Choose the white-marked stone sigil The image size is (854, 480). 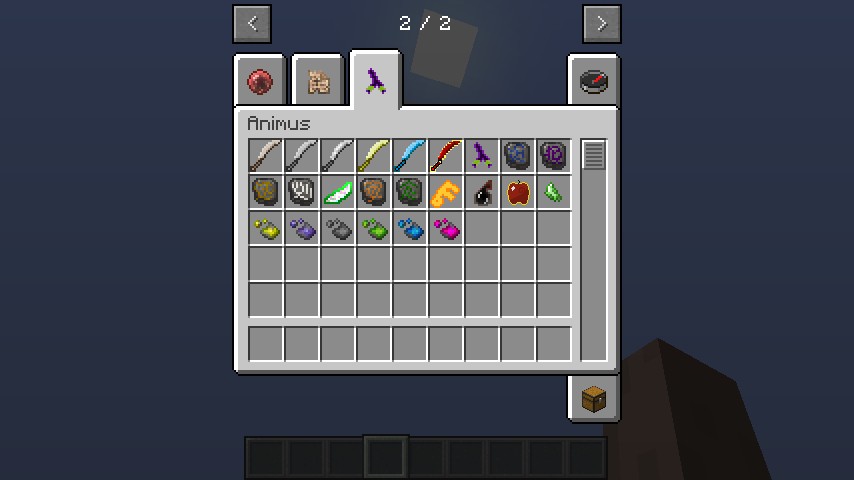coord(302,192)
